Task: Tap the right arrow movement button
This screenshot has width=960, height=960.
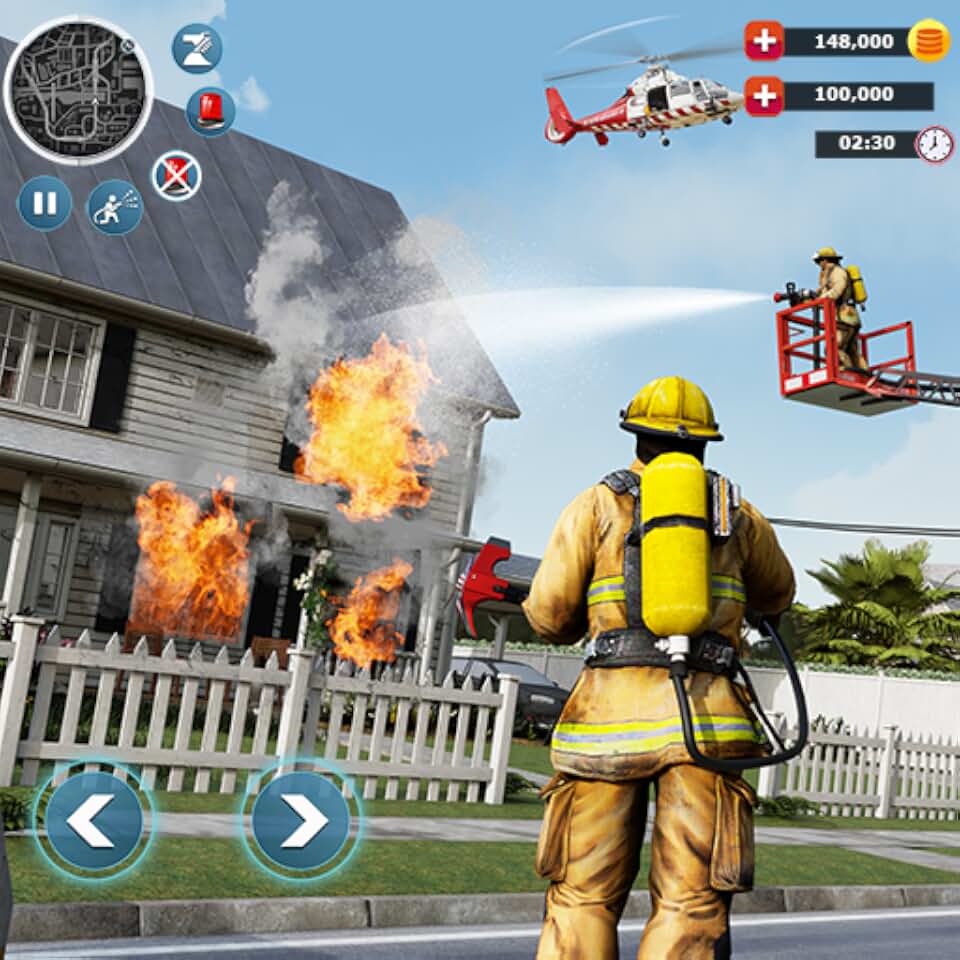Action: click(x=301, y=820)
